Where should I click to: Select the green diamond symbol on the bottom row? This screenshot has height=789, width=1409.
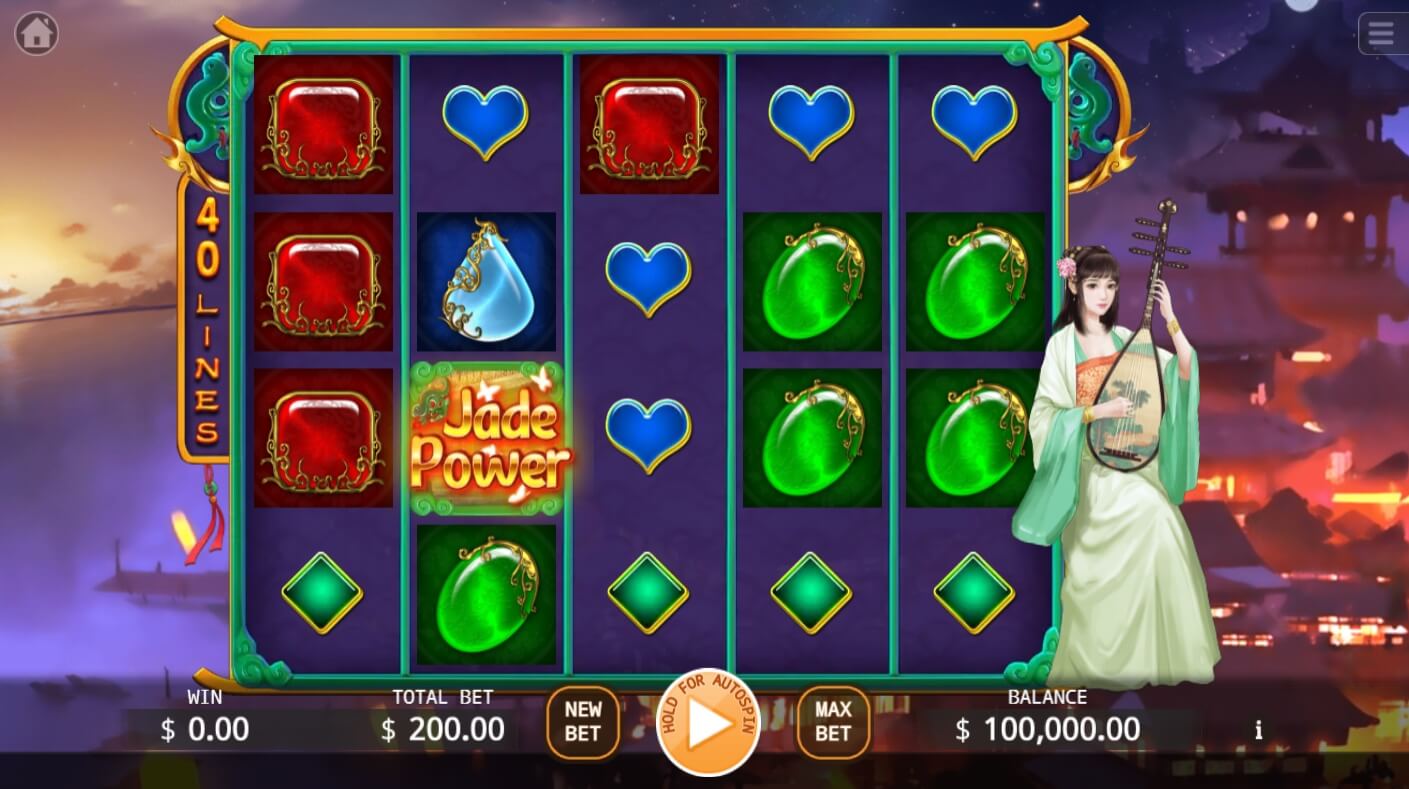(x=649, y=593)
